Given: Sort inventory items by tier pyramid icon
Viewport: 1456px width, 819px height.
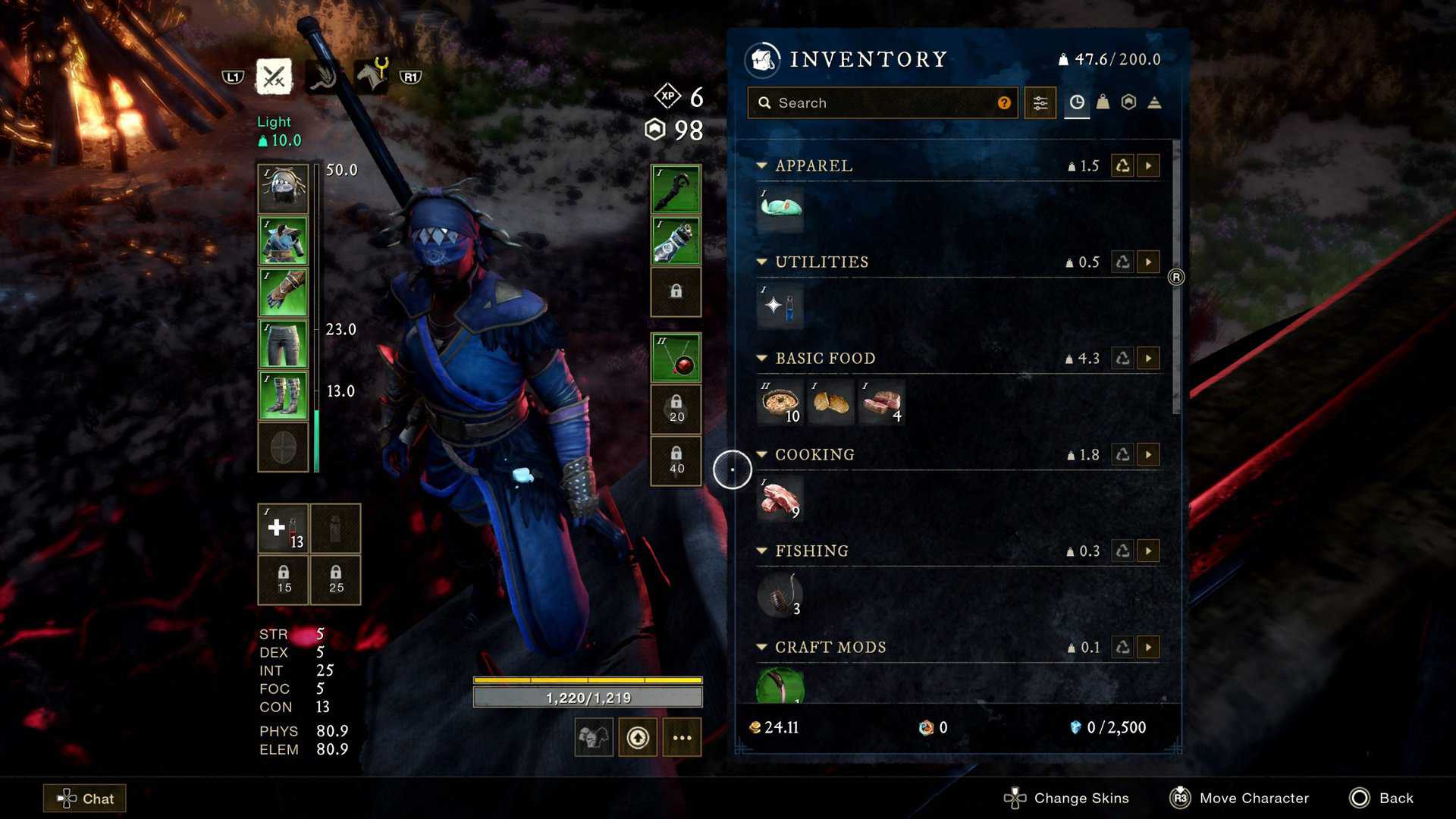Looking at the screenshot, I should pyautogui.click(x=1154, y=102).
